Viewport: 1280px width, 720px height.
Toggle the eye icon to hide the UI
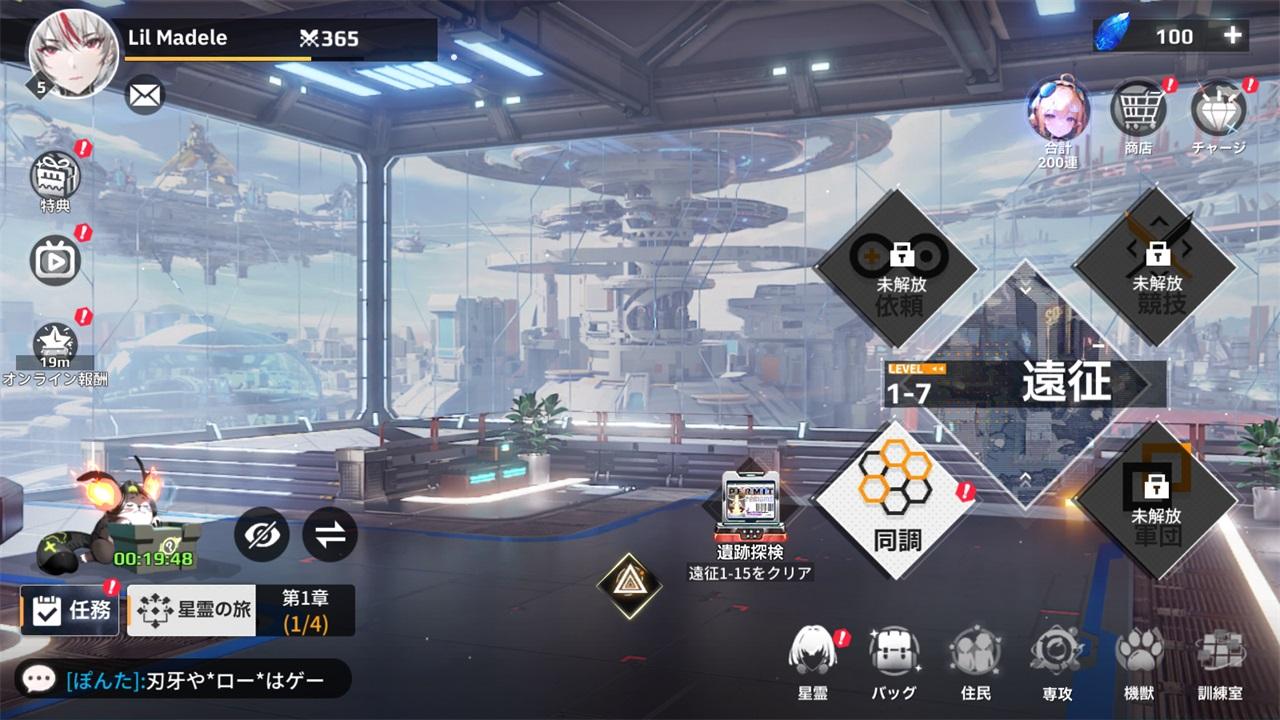click(x=263, y=534)
